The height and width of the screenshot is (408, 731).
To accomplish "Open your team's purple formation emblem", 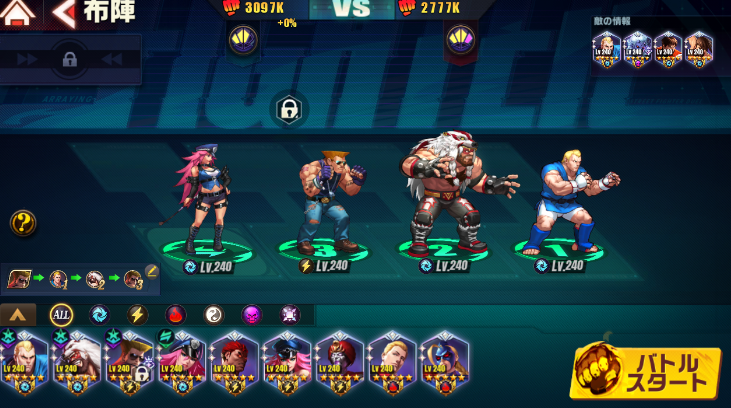I will pos(243,41).
